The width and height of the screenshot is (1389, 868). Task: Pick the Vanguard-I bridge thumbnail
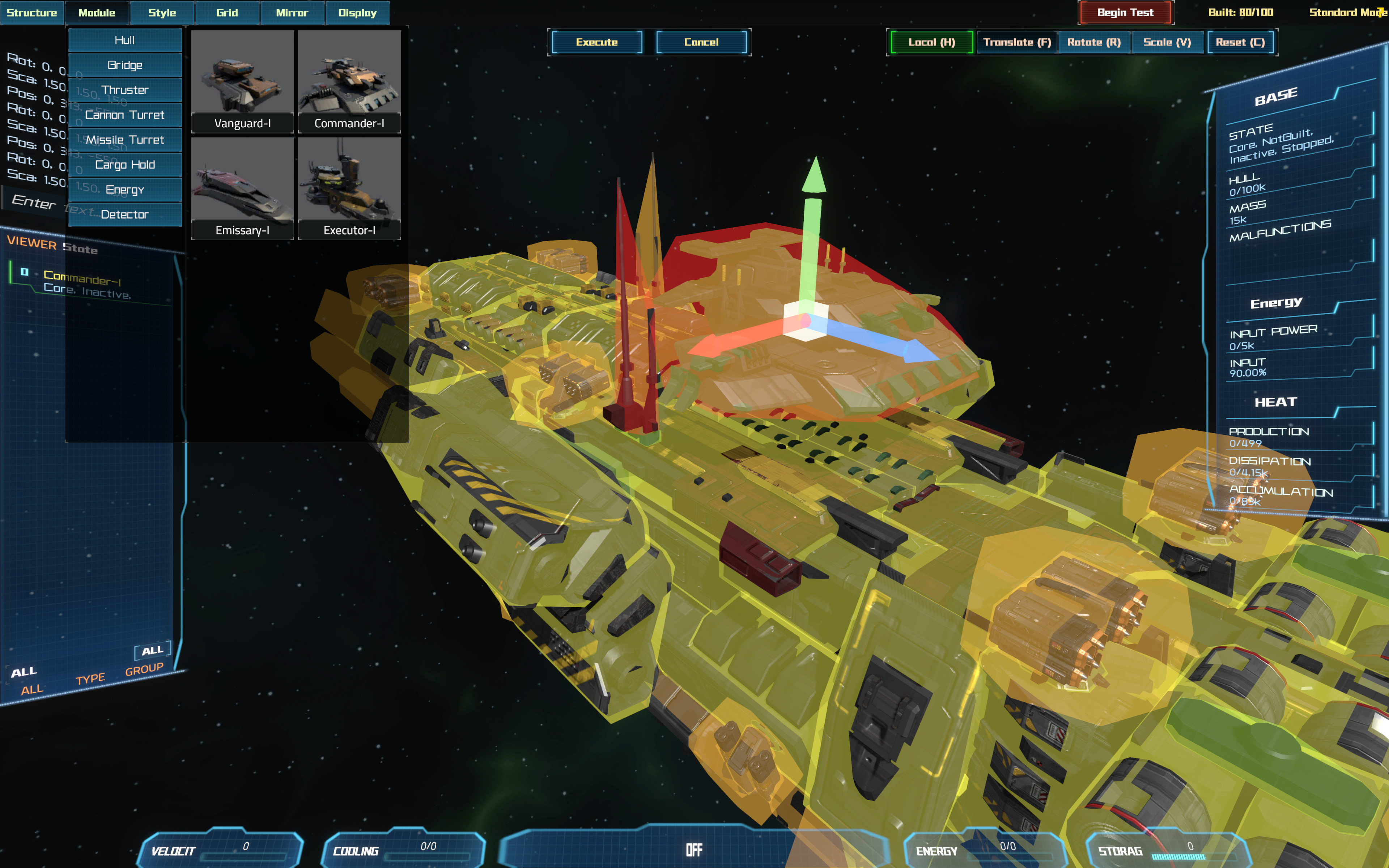click(x=242, y=81)
